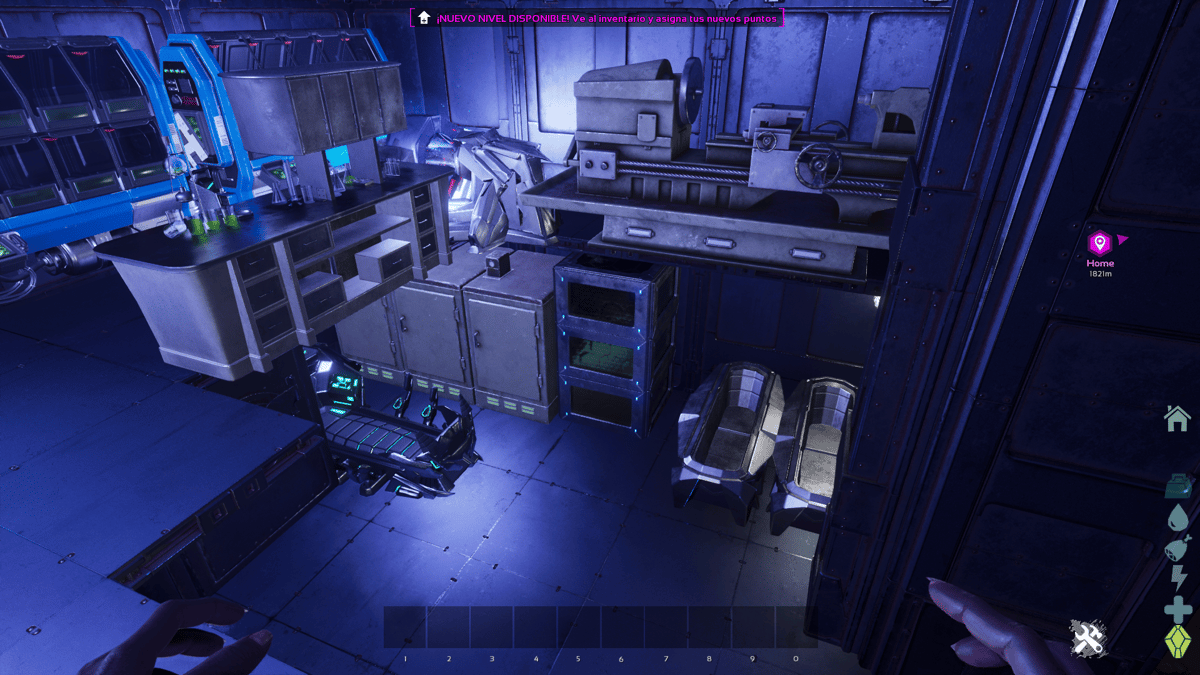1200x675 pixels.
Task: Click the weight status icon
Action: click(1177, 486)
